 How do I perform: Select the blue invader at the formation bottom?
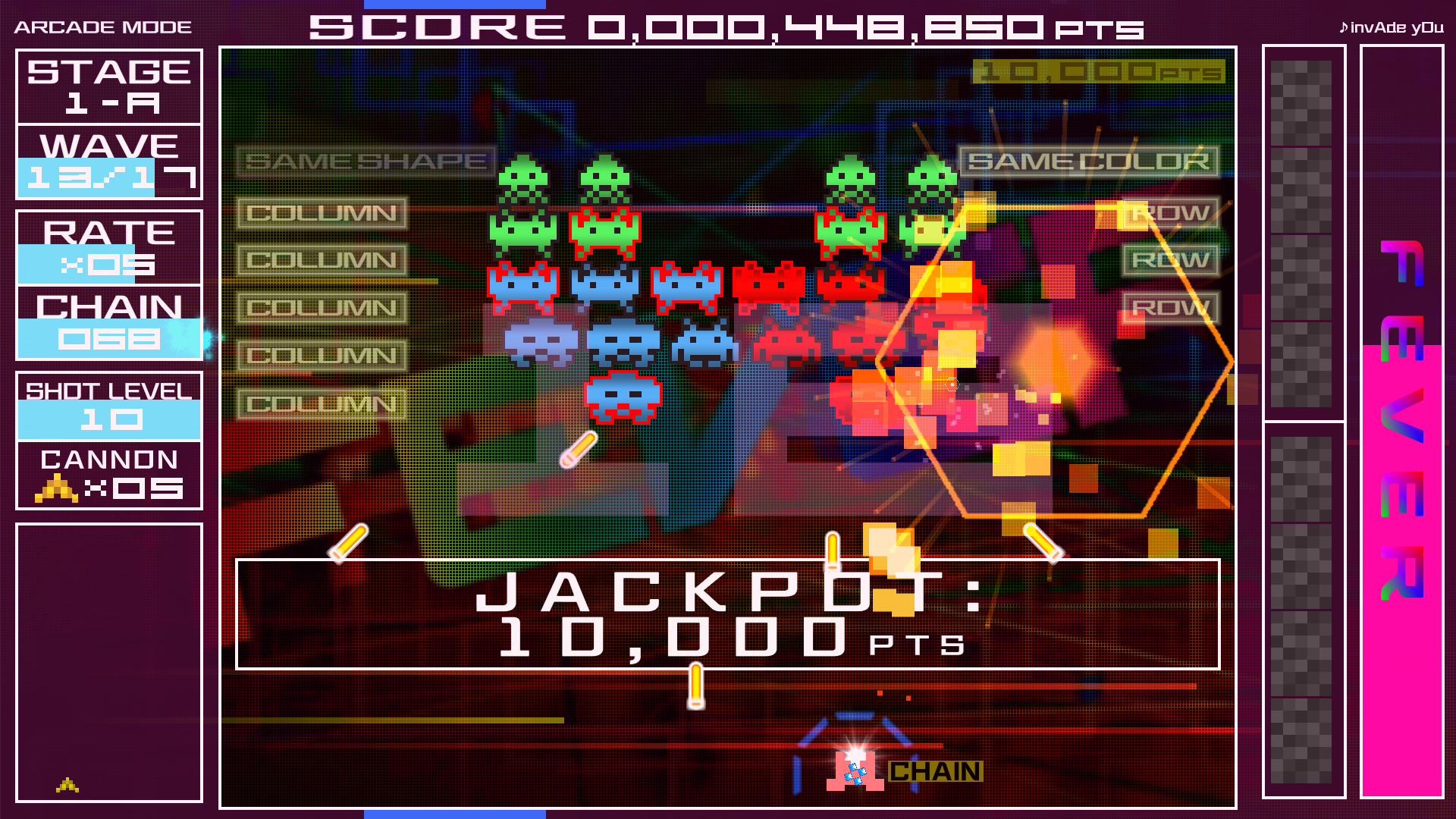(622, 396)
